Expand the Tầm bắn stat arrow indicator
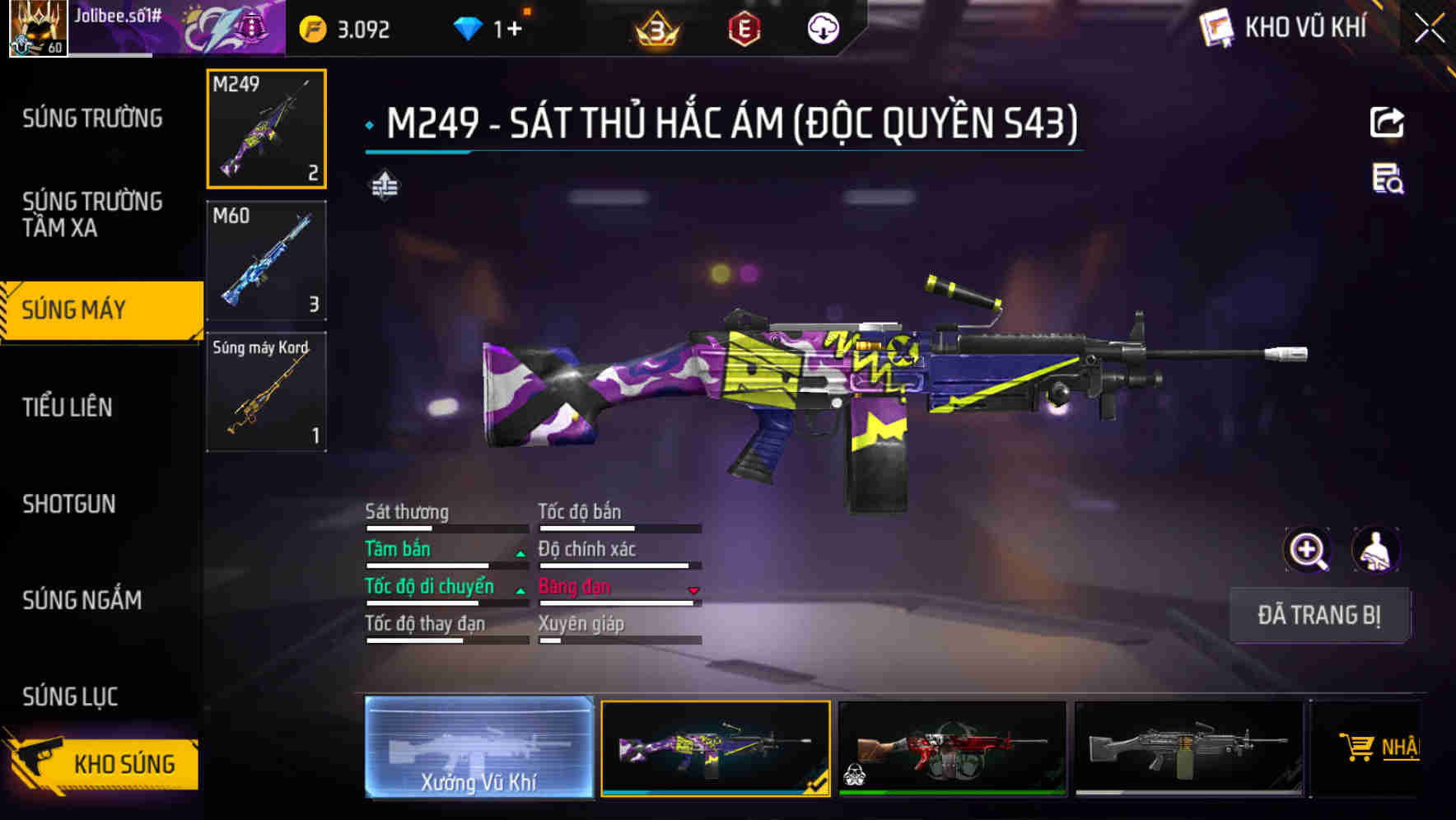Image resolution: width=1456 pixels, height=820 pixels. [520, 553]
